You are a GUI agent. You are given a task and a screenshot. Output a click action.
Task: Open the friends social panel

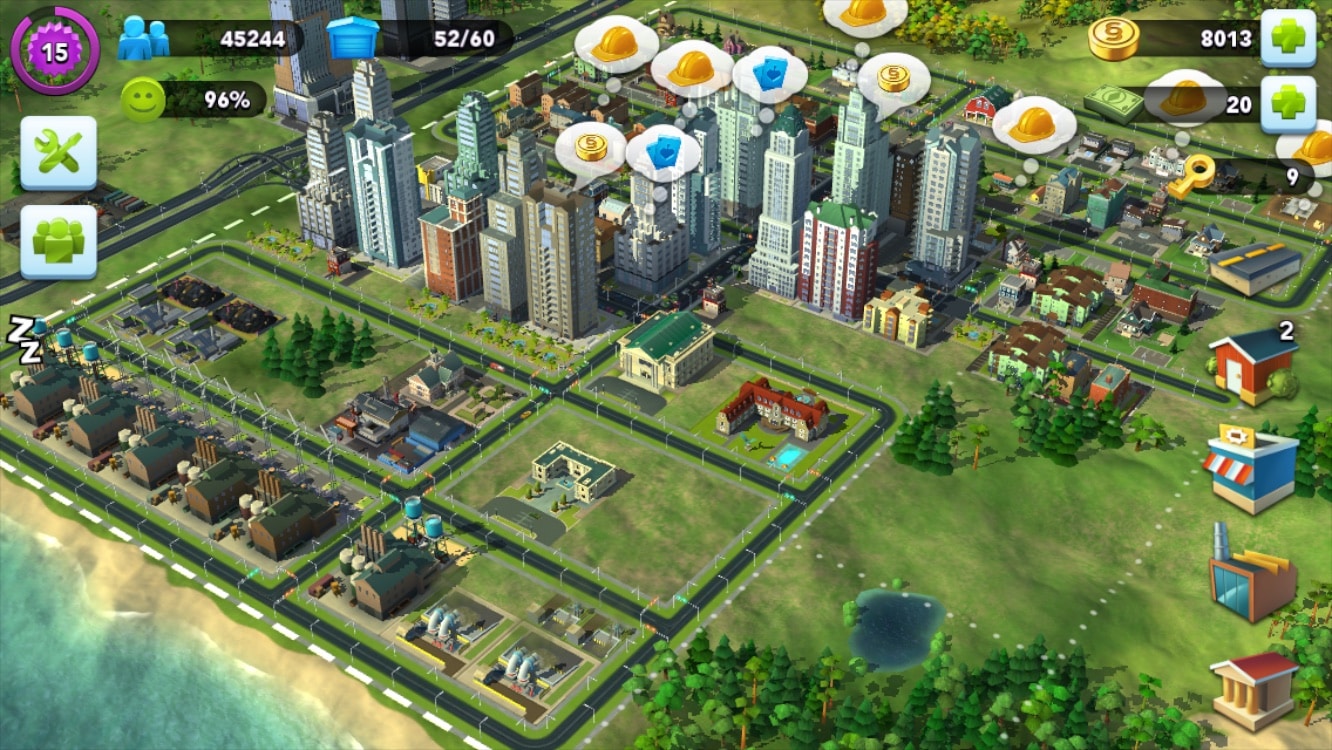(x=57, y=243)
